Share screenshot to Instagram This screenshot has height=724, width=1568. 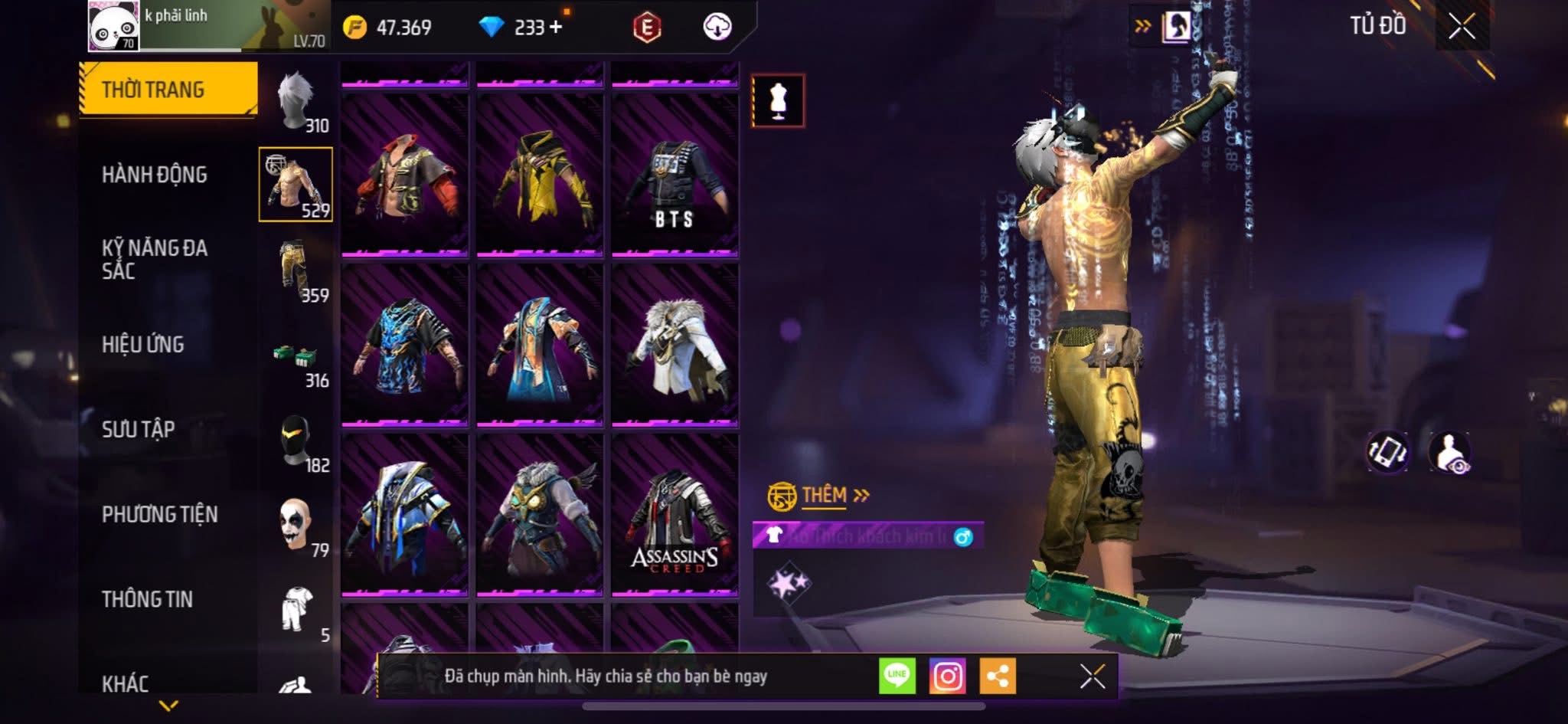[x=947, y=676]
